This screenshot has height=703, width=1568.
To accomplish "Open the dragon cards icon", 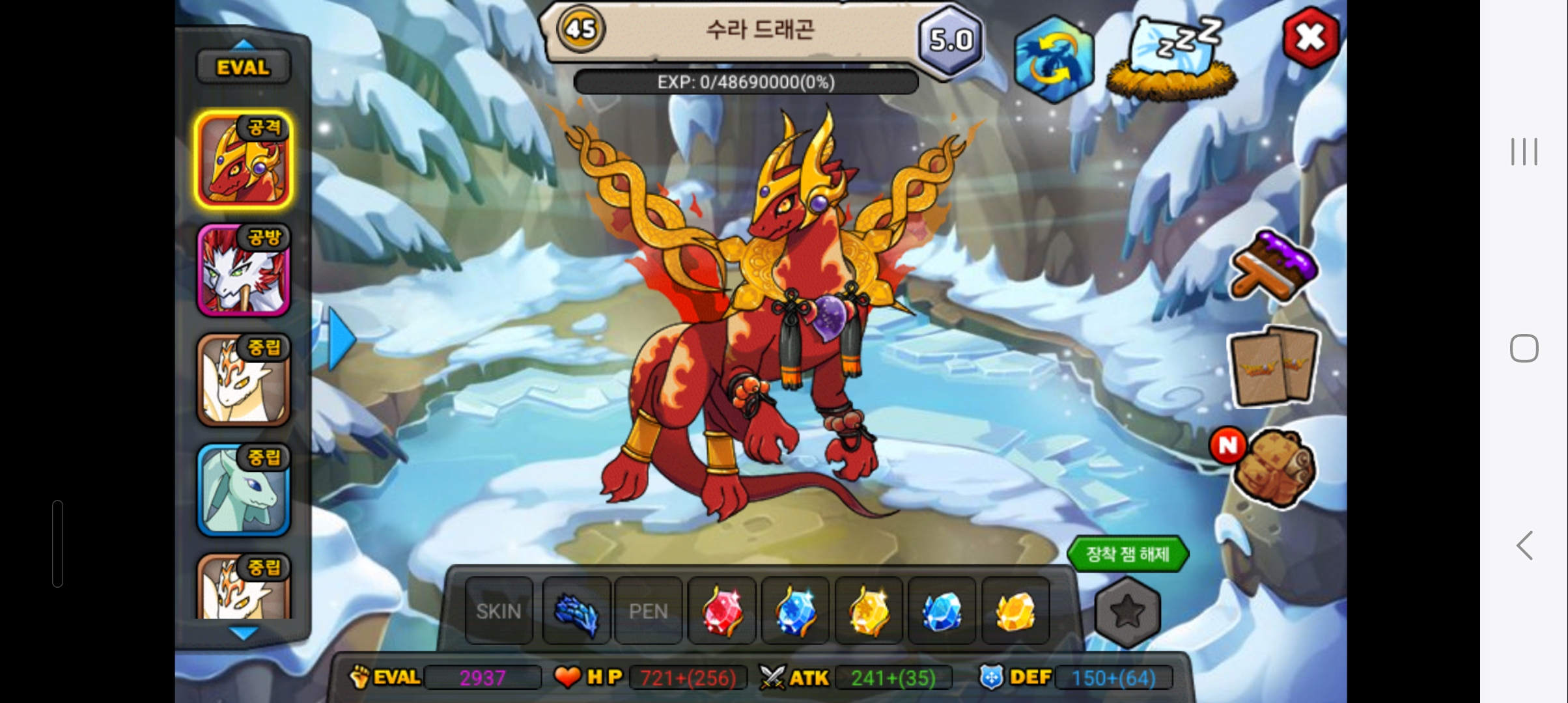I will 1274,366.
